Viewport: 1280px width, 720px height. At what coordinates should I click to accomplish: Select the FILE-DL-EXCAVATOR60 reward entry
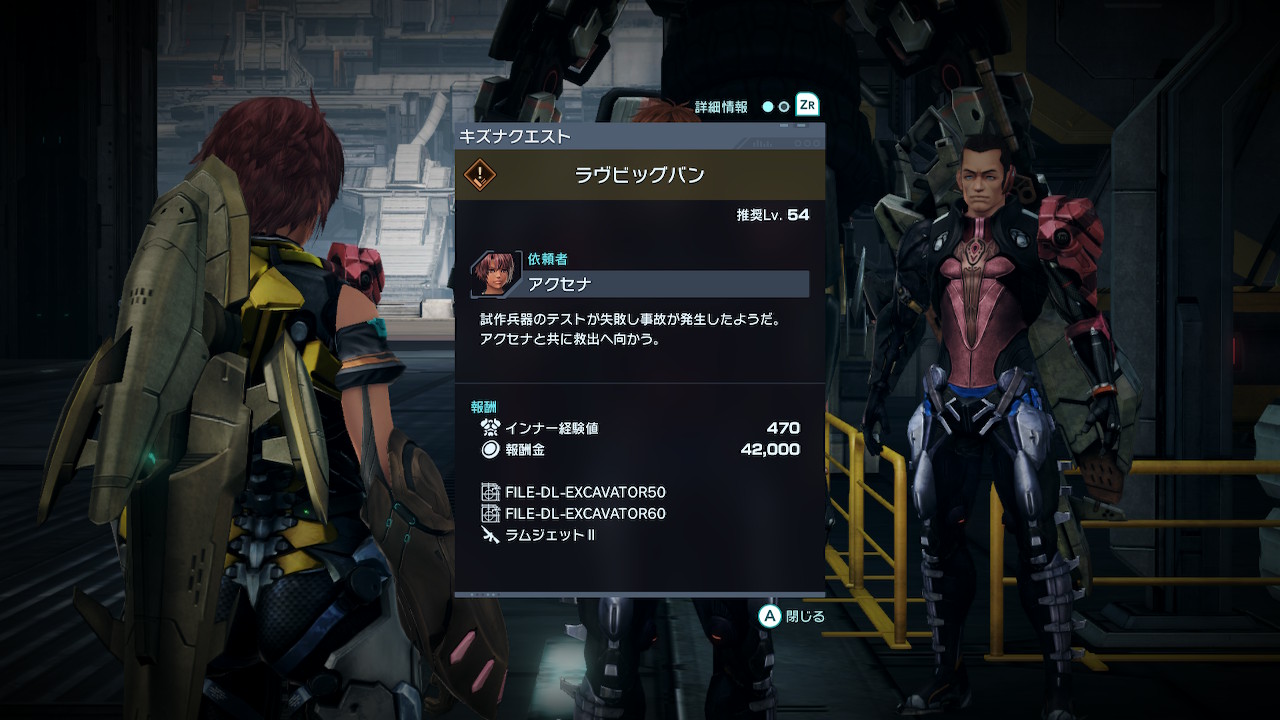(x=584, y=514)
